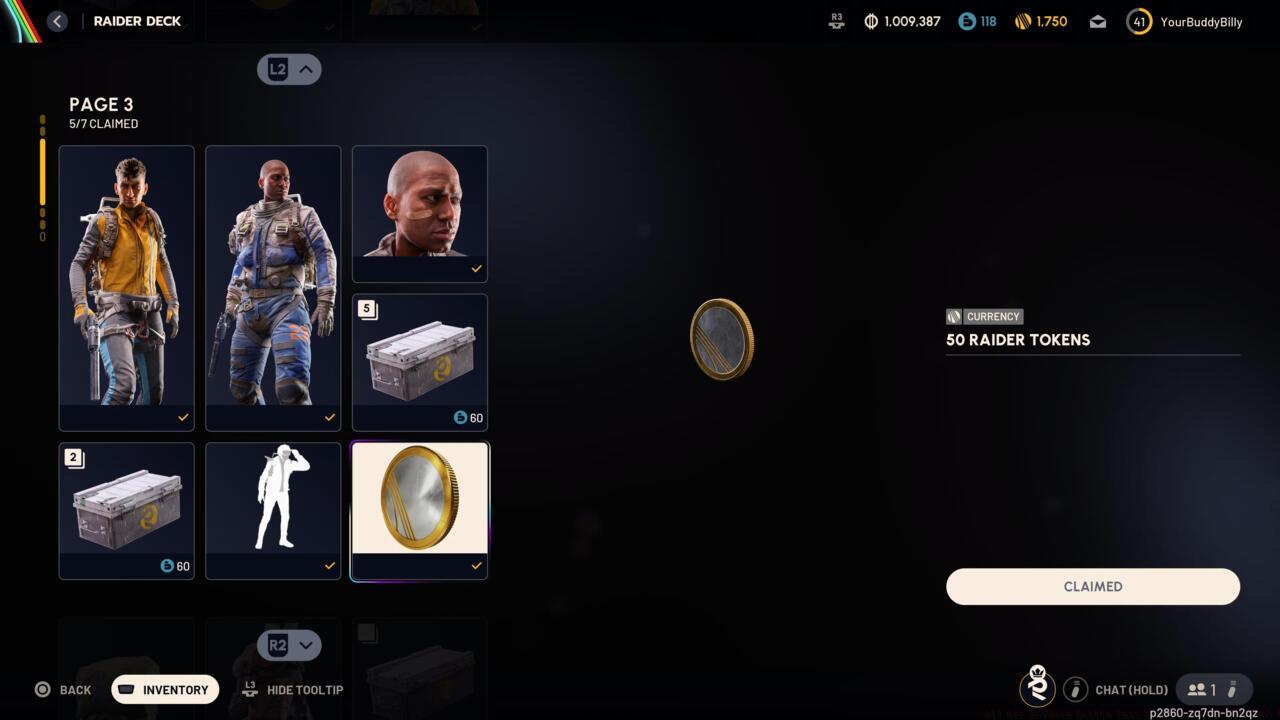Collapse the tooltip using Hide Tooltip
The height and width of the screenshot is (720, 1280).
293,690
